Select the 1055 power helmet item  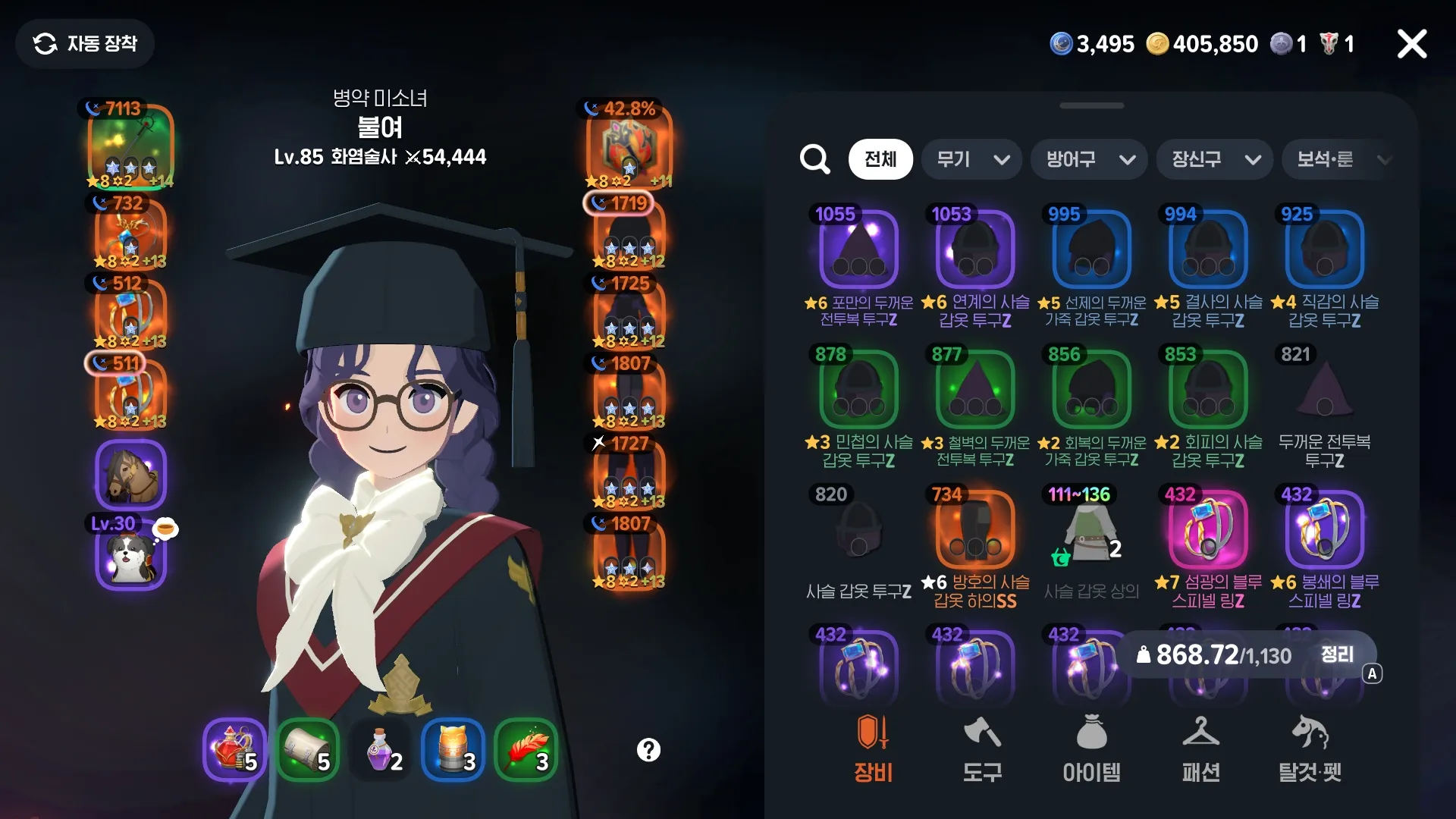[859, 250]
